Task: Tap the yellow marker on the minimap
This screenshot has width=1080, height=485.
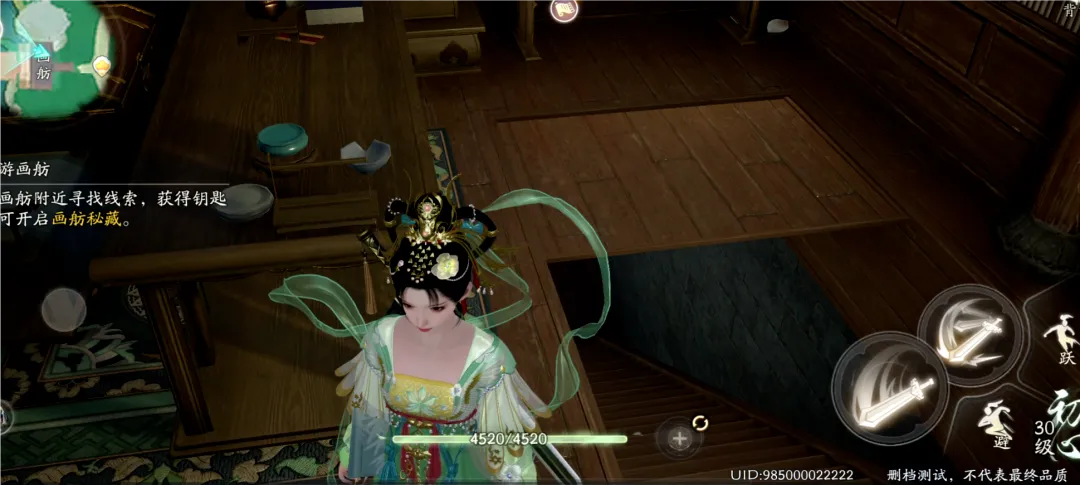Action: click(101, 66)
